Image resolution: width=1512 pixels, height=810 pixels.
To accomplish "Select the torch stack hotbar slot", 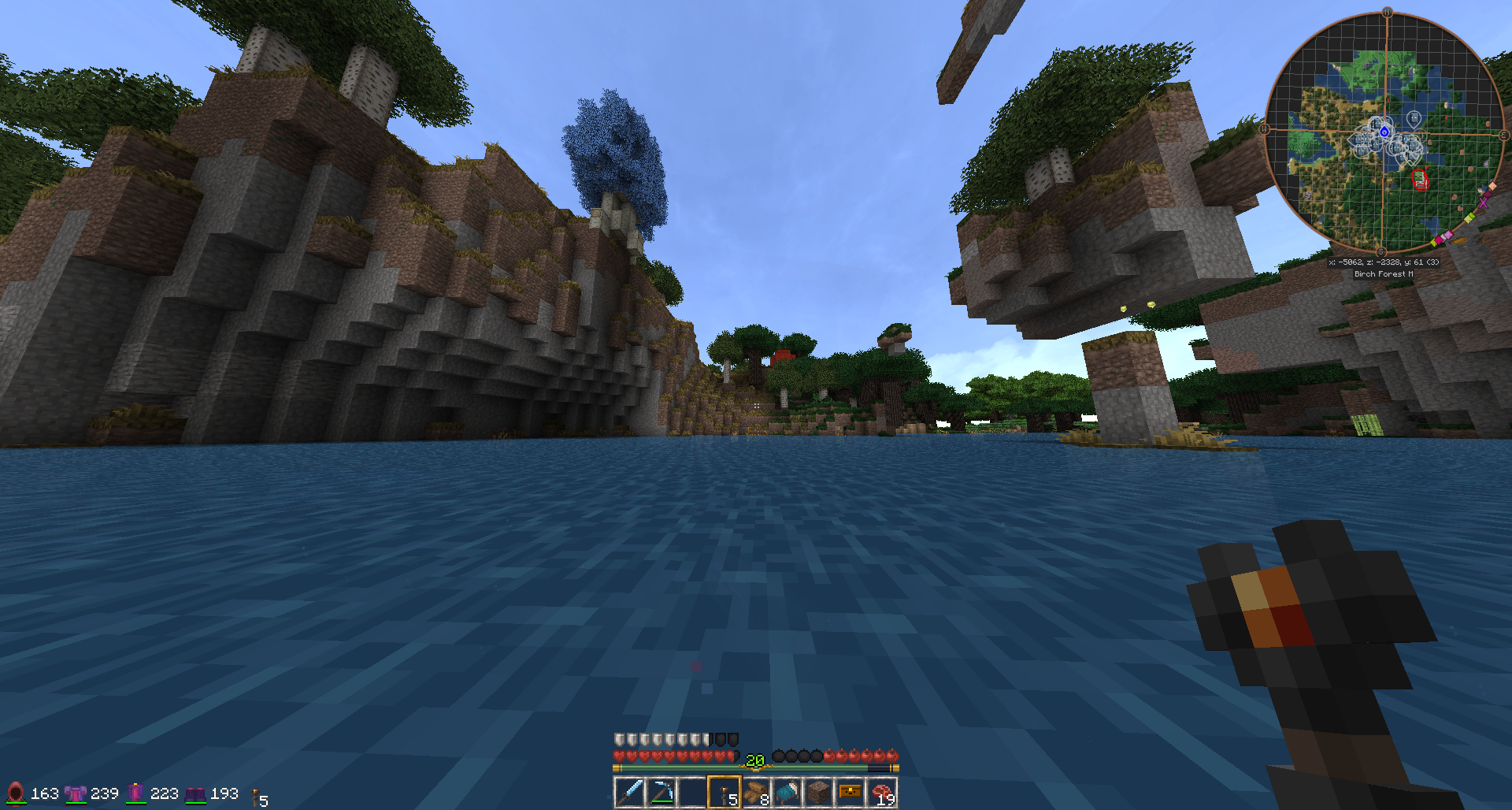I will pos(724,792).
